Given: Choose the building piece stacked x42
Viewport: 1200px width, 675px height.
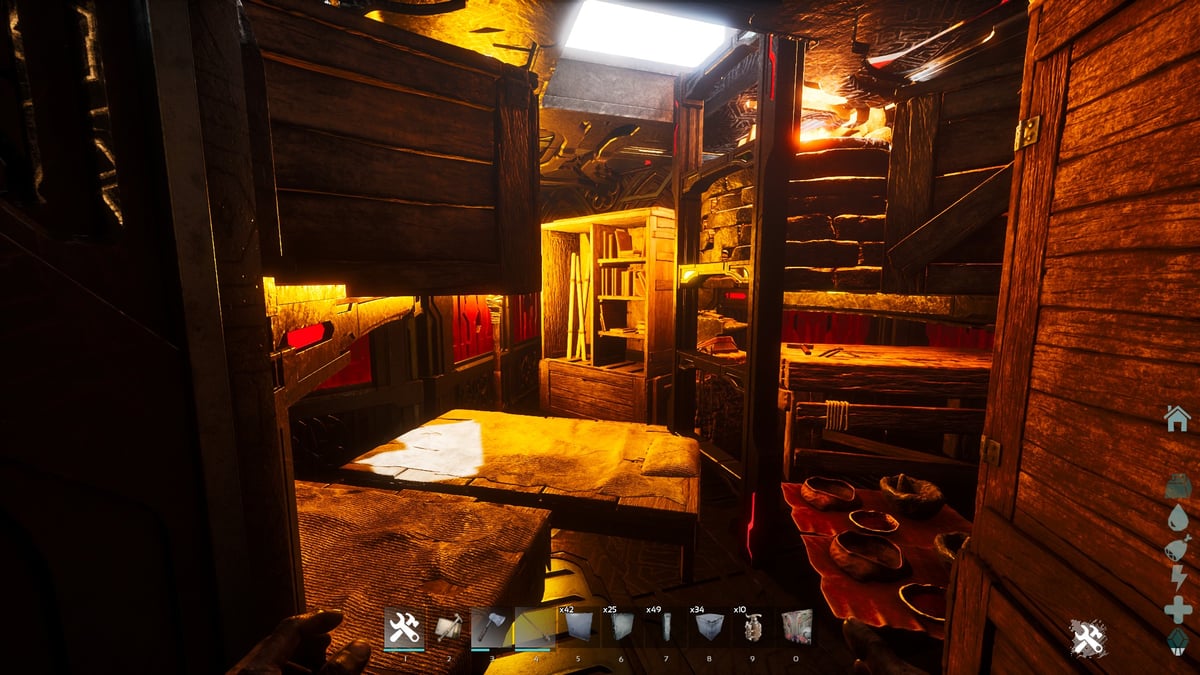Looking at the screenshot, I should click(x=579, y=627).
